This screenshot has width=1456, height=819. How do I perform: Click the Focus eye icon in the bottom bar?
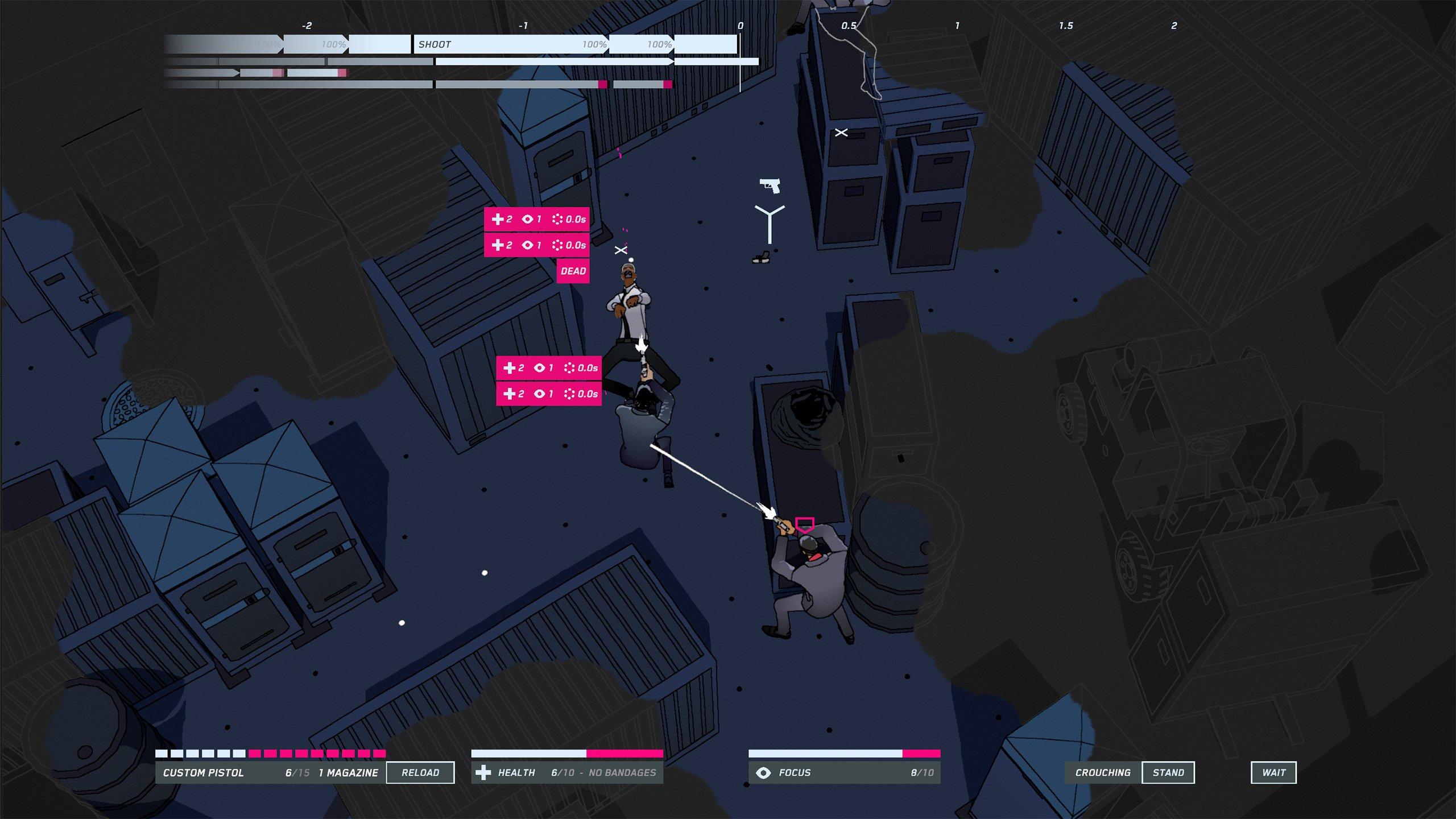(762, 772)
